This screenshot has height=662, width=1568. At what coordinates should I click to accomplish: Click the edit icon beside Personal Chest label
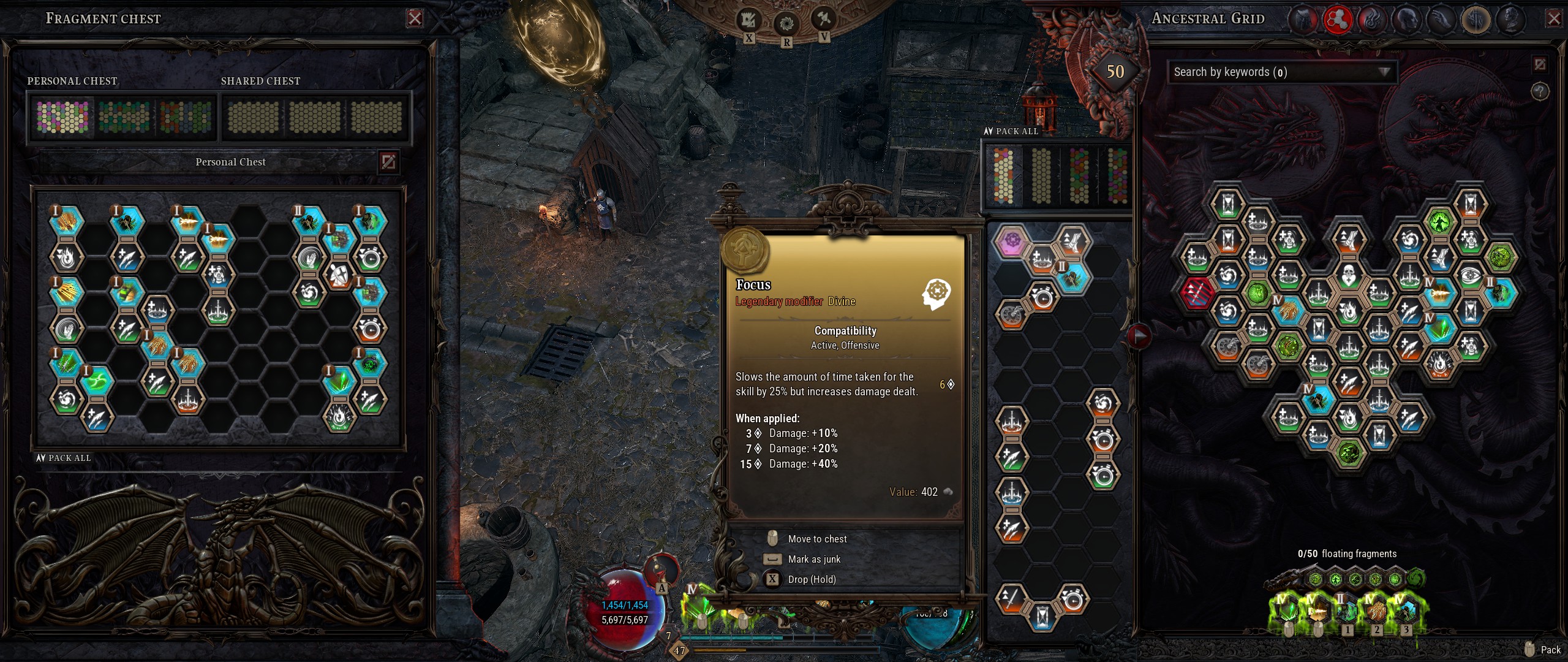pyautogui.click(x=388, y=162)
